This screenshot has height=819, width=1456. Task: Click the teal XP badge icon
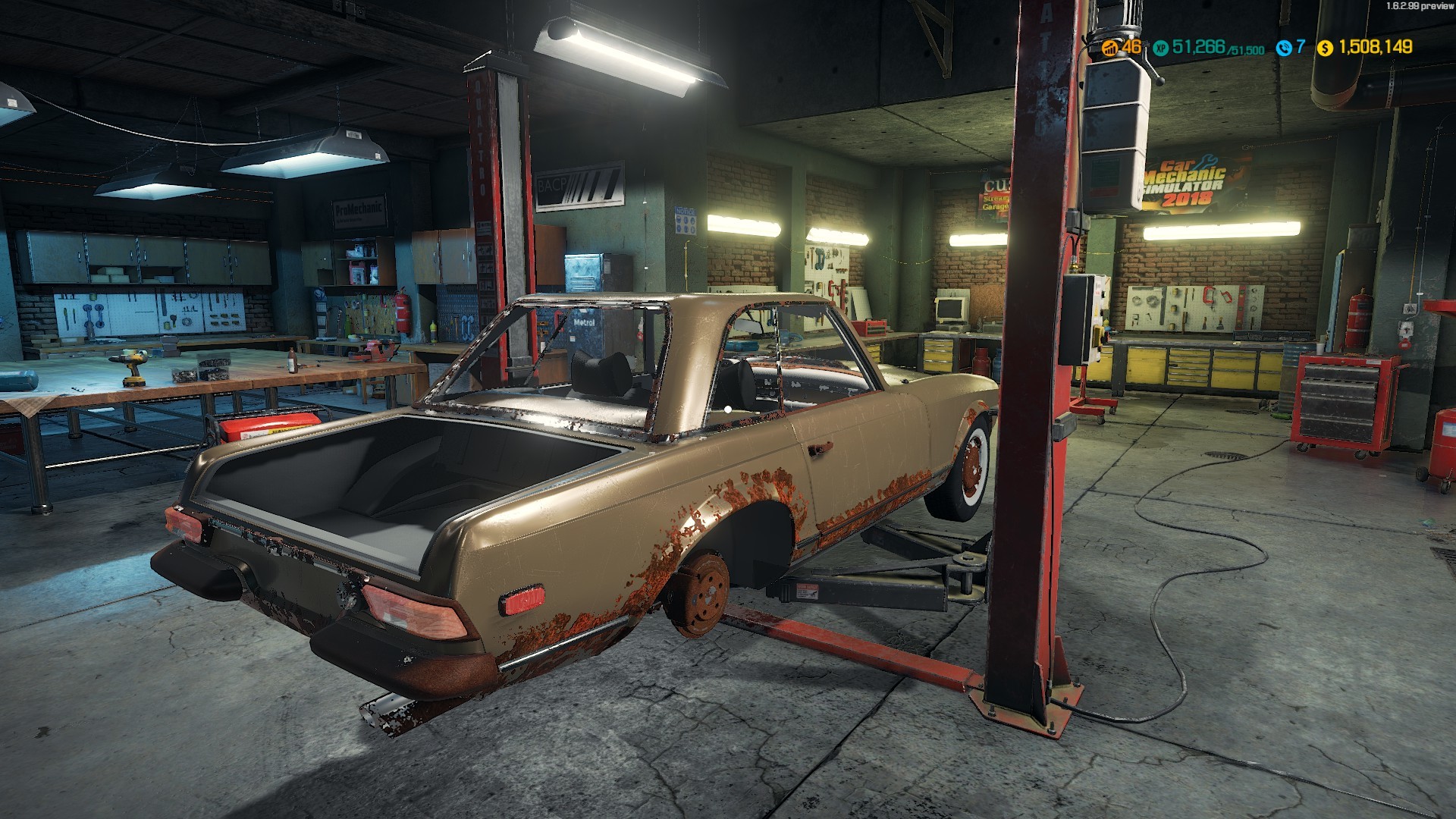(x=1159, y=48)
